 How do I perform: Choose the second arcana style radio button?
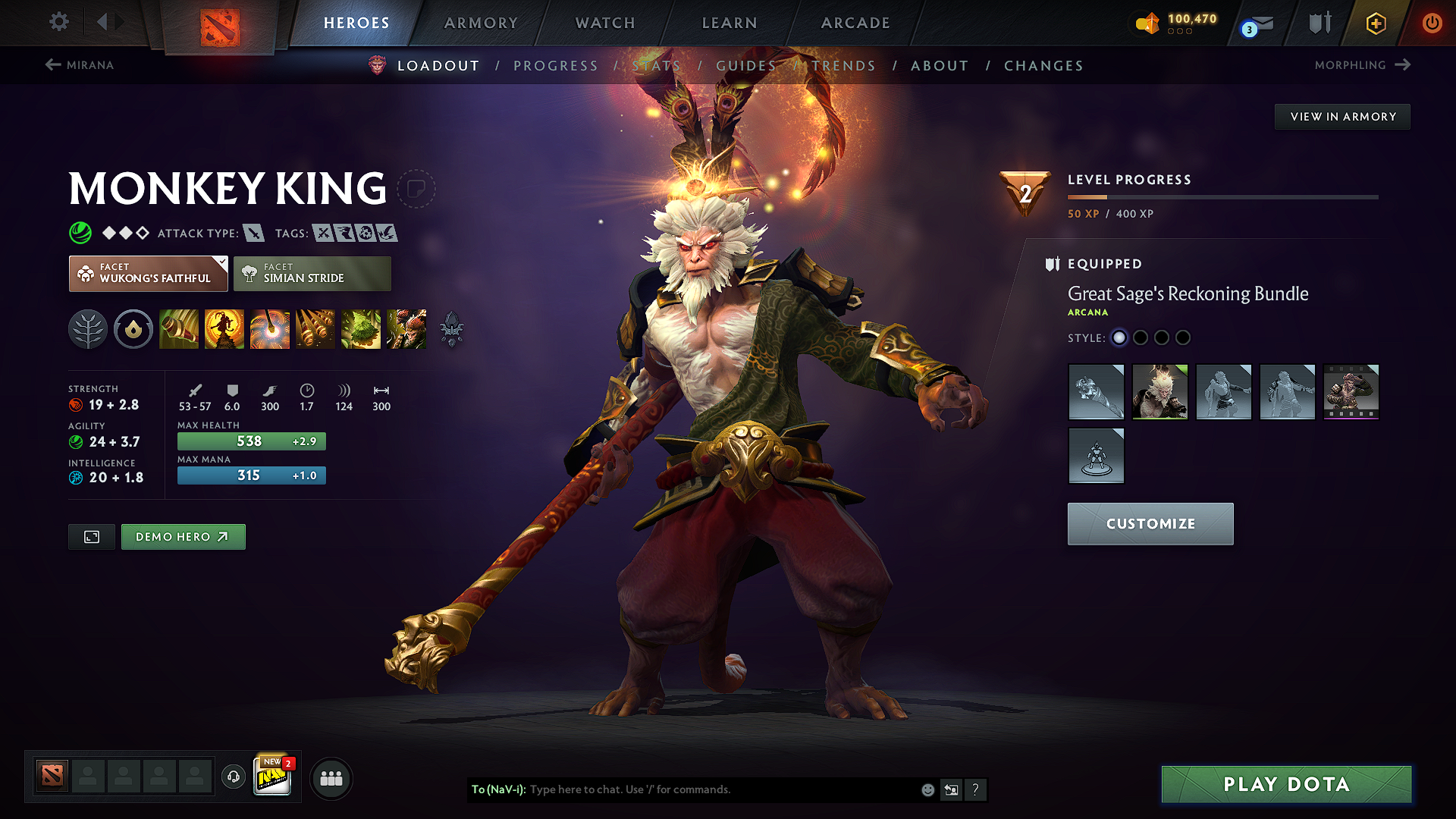tap(1141, 338)
